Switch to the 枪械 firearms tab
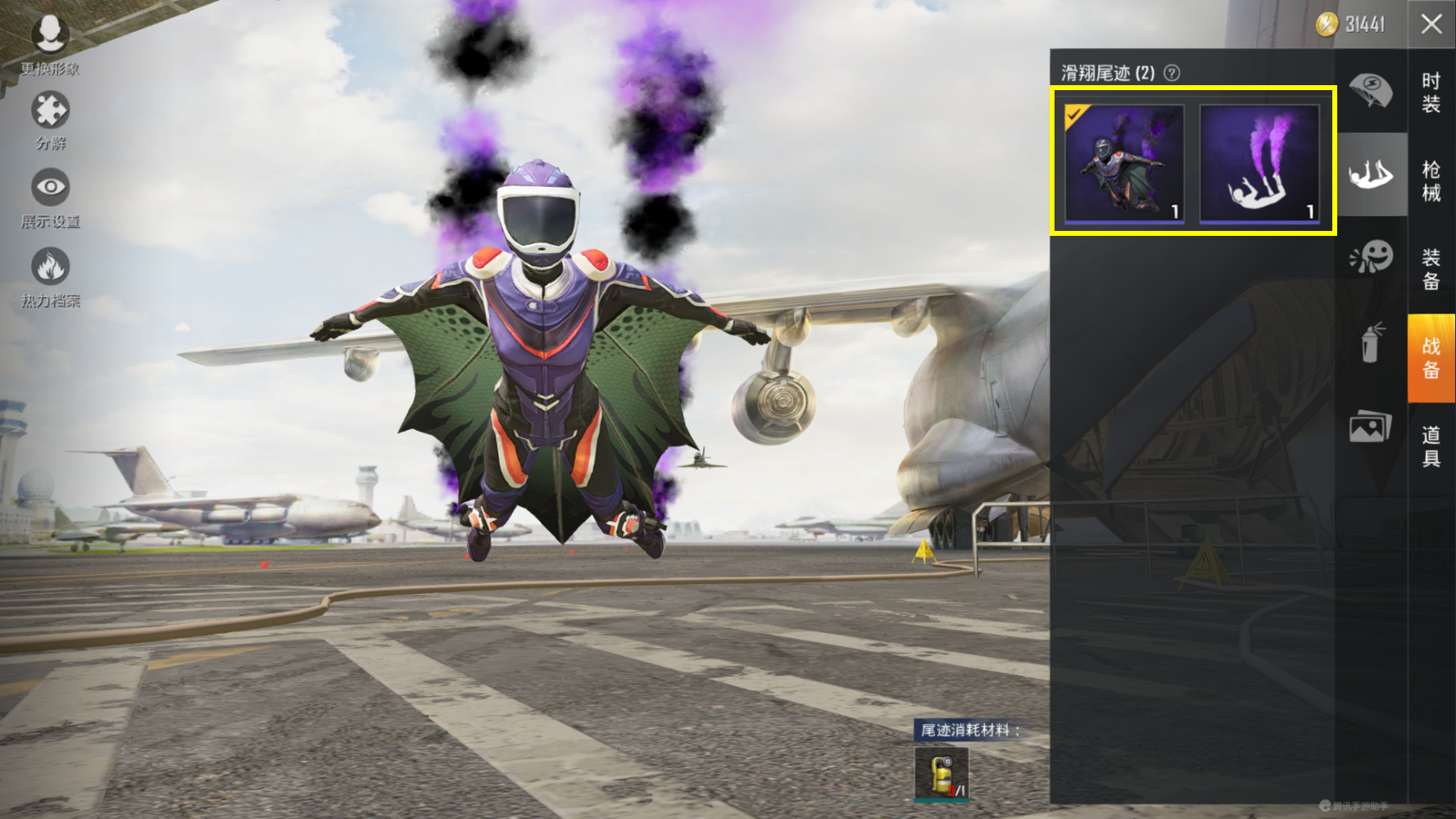 (1431, 181)
